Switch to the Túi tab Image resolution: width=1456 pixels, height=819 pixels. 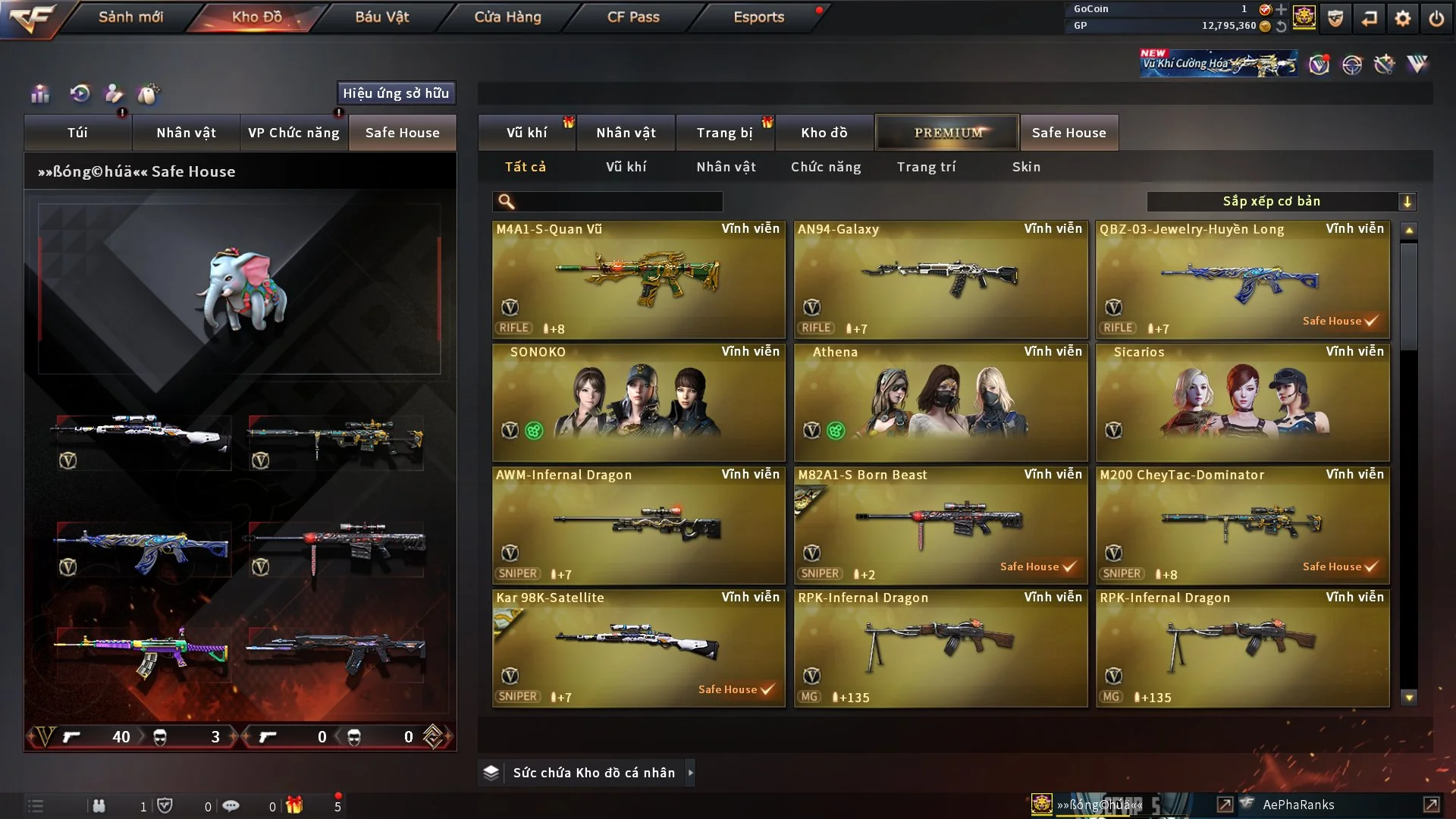tap(77, 133)
